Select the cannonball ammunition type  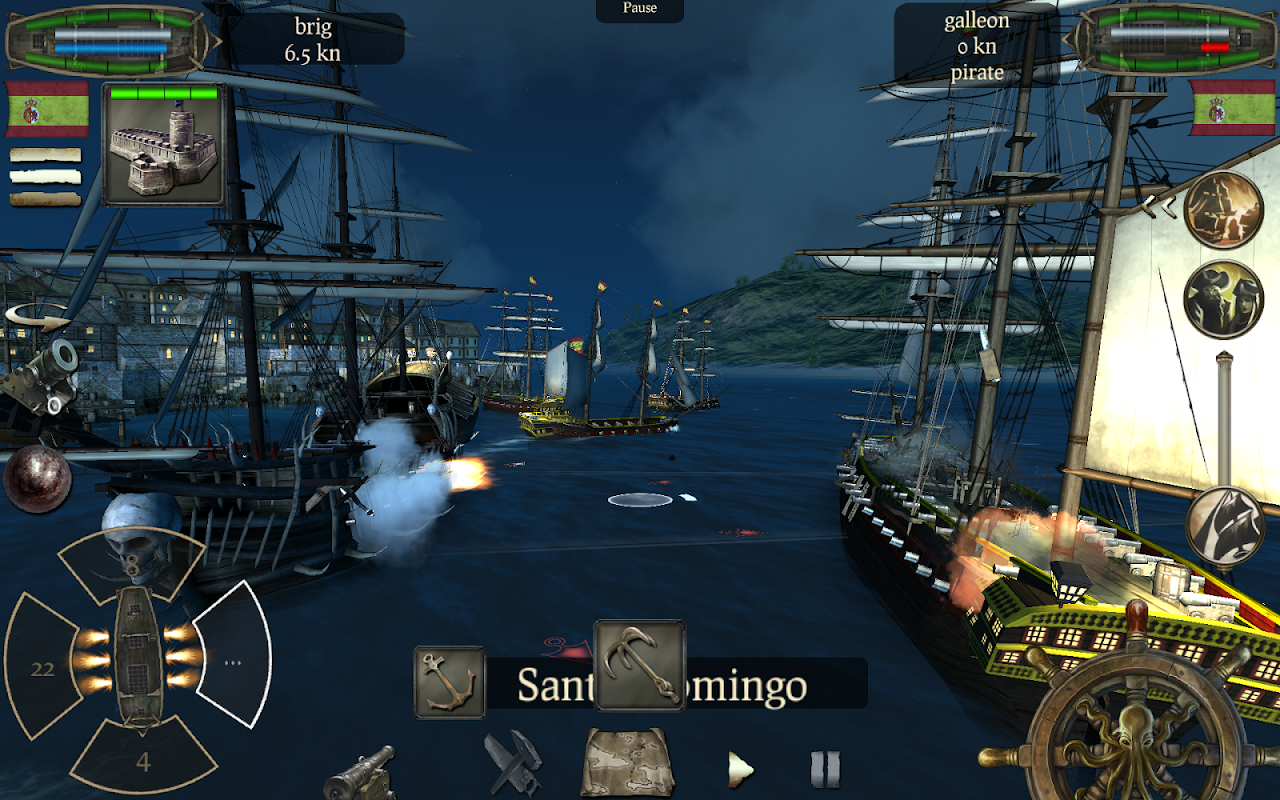coord(37,479)
